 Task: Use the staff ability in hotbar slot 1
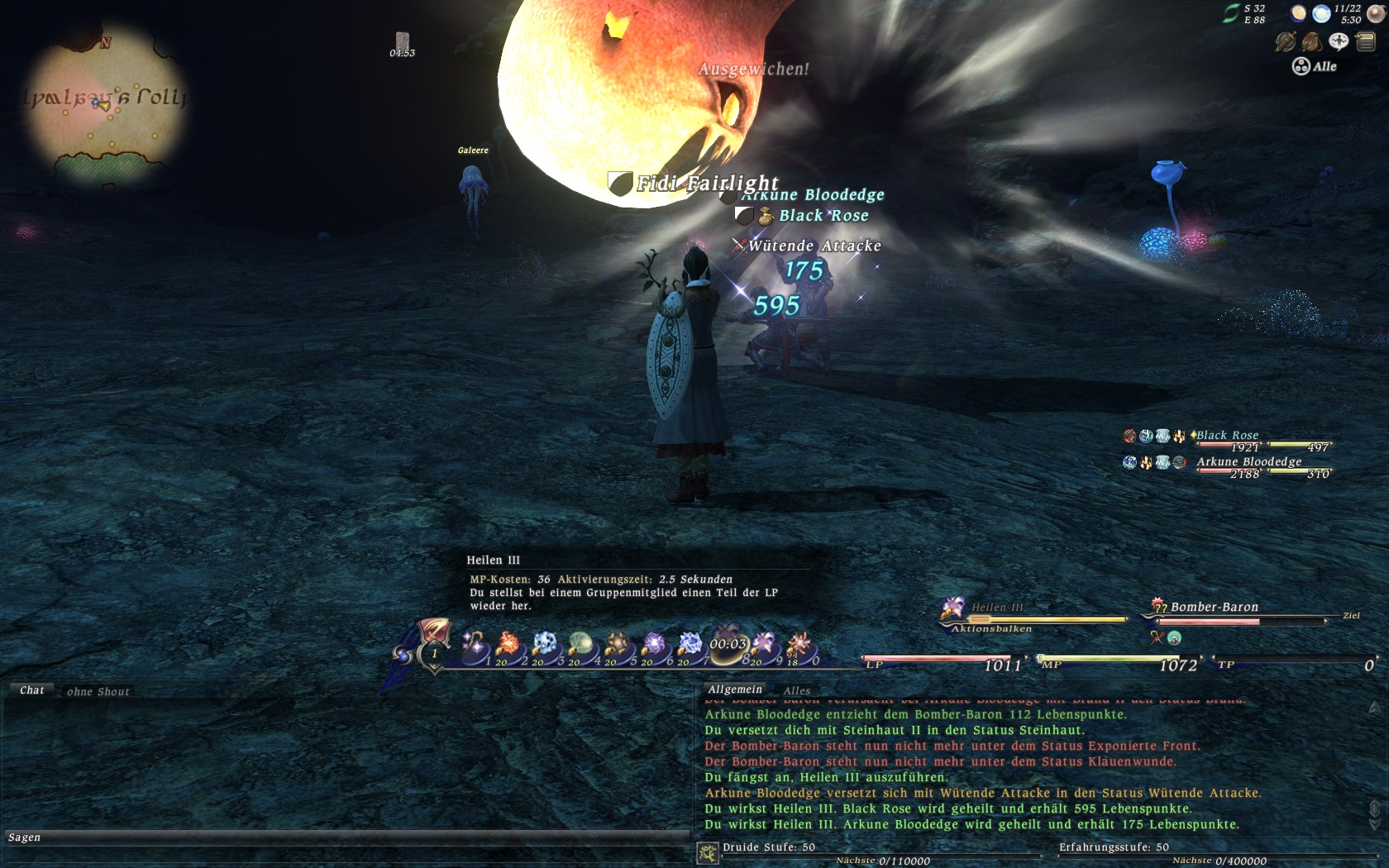(x=475, y=646)
